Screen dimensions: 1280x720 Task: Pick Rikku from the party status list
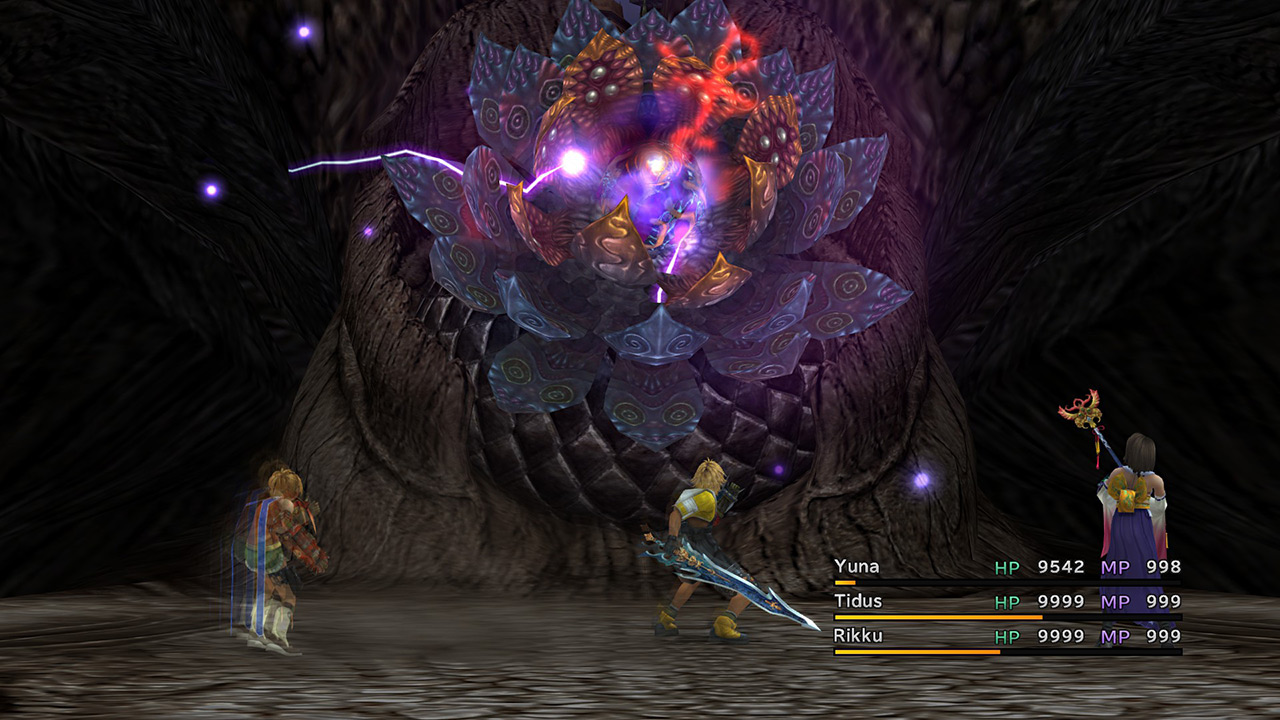click(x=858, y=636)
